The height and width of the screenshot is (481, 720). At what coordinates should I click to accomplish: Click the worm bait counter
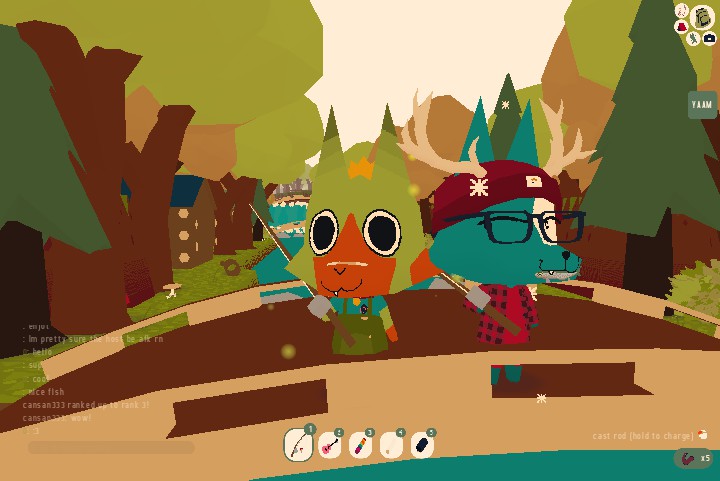coord(692,459)
